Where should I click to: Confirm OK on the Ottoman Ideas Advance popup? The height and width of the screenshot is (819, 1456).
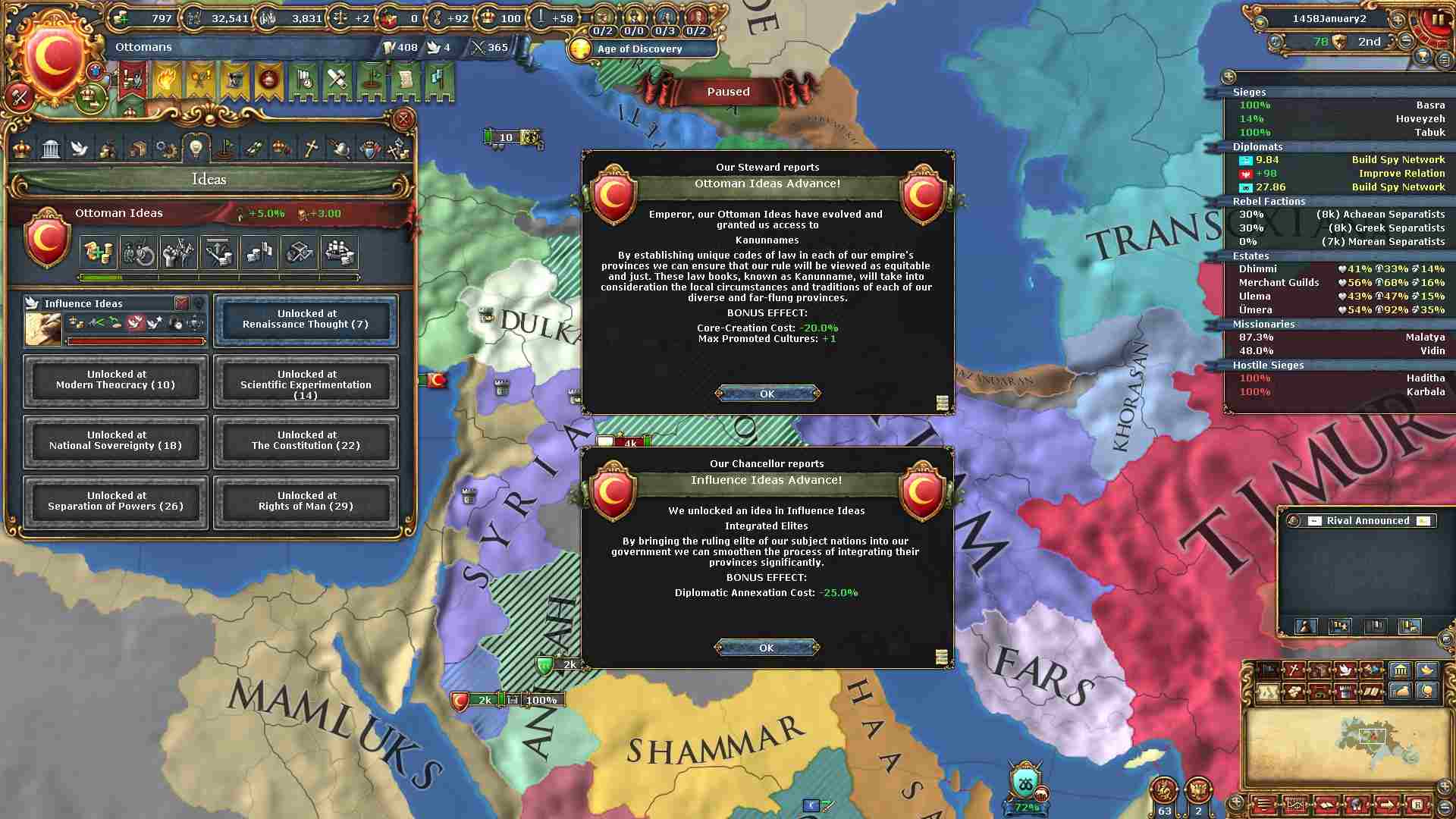pyautogui.click(x=767, y=394)
